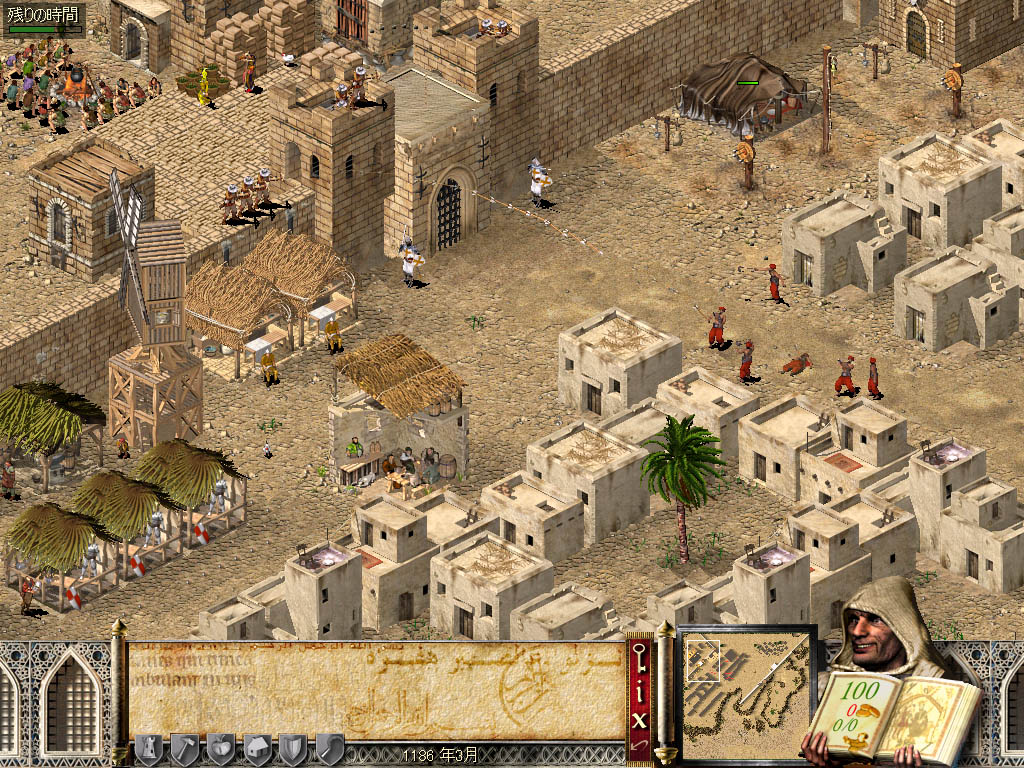Image resolution: width=1024 pixels, height=768 pixels.
Task: Open the mission briefing "i" button
Action: click(640, 688)
